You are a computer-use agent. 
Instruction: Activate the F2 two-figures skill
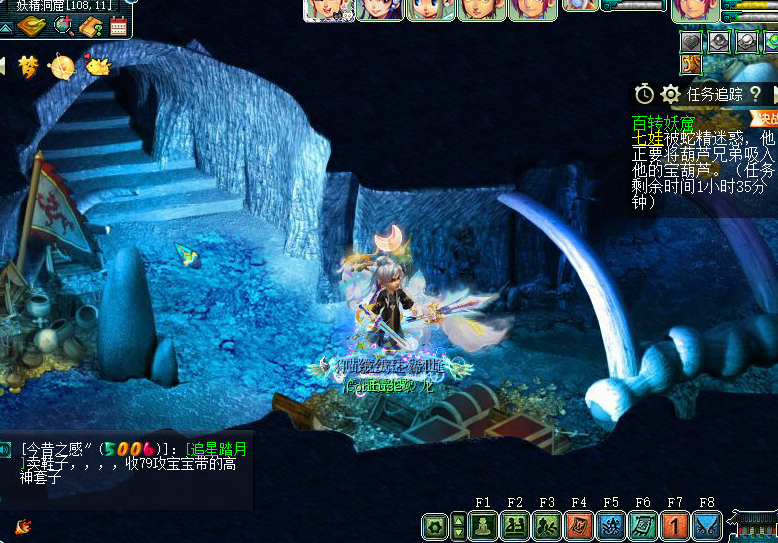[x=516, y=526]
